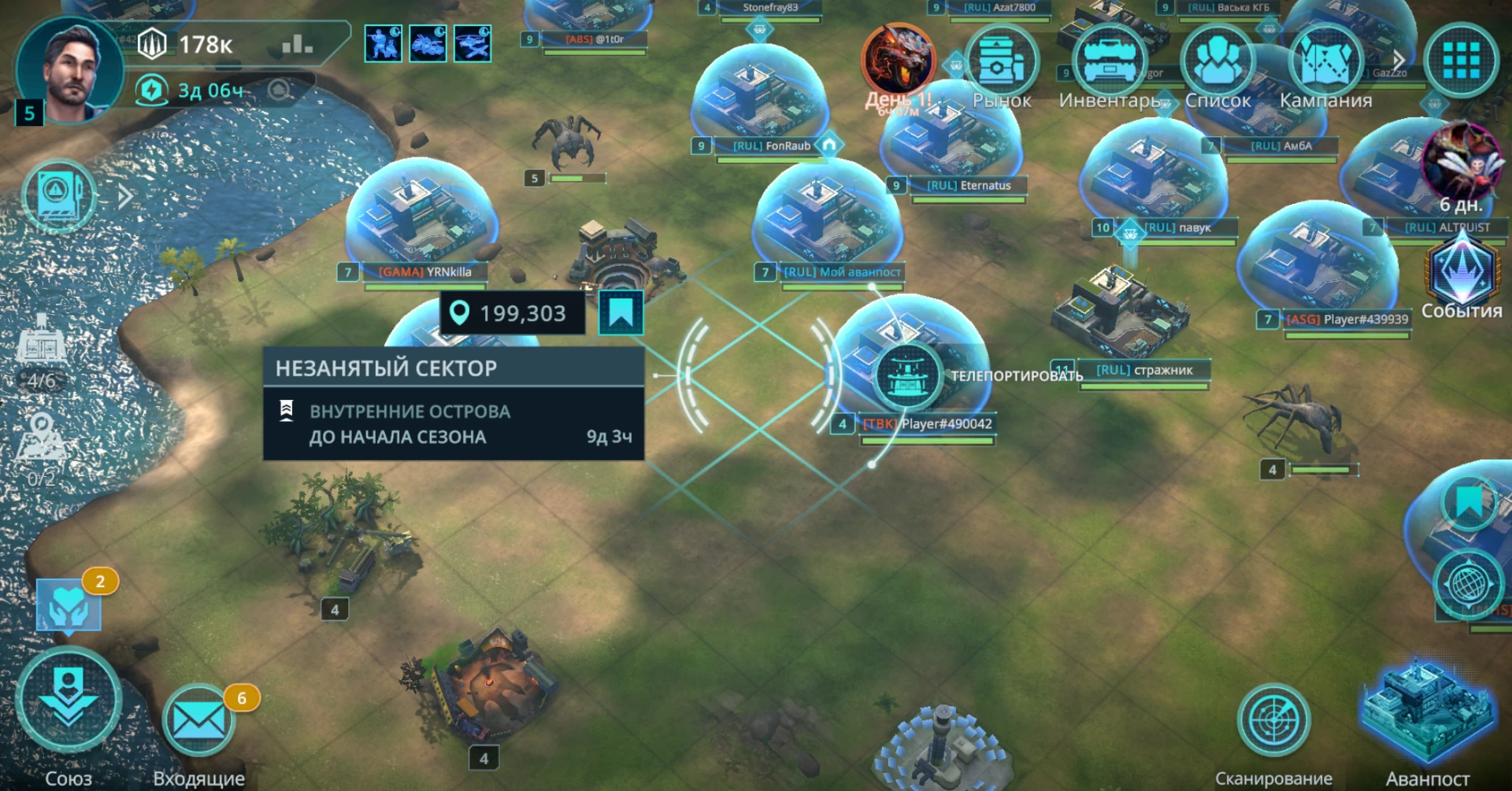The image size is (1512, 791).
Task: Open the Входящие inbox
Action: 198,721
